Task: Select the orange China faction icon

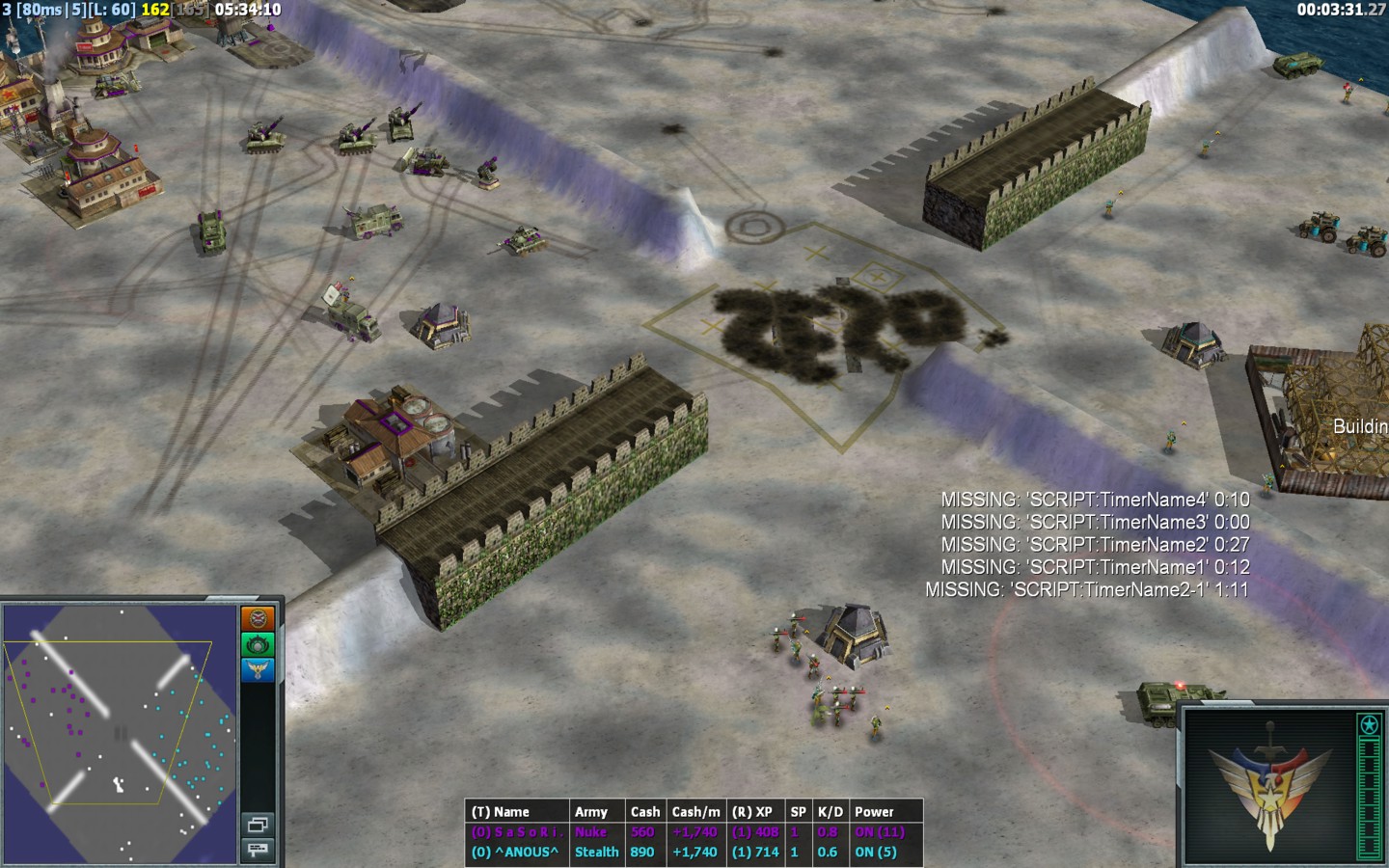Action: pos(258,618)
